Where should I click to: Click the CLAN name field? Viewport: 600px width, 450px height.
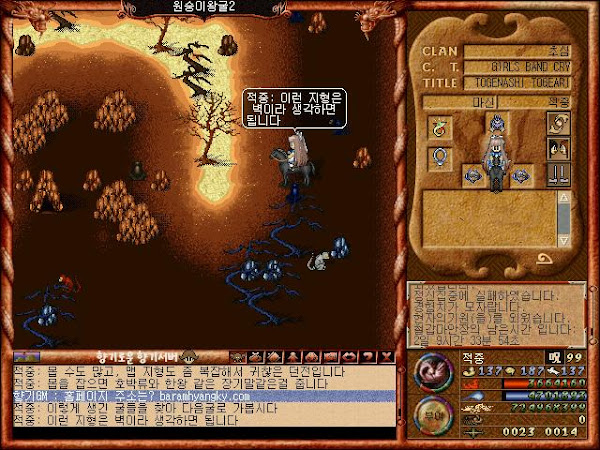[x=519, y=51]
